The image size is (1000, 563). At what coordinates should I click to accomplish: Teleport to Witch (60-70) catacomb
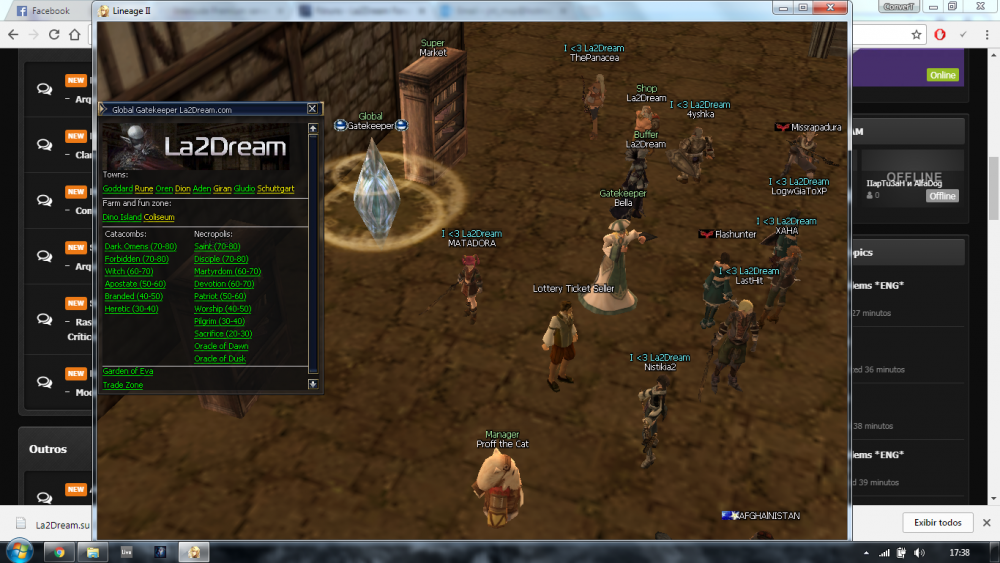tap(129, 271)
